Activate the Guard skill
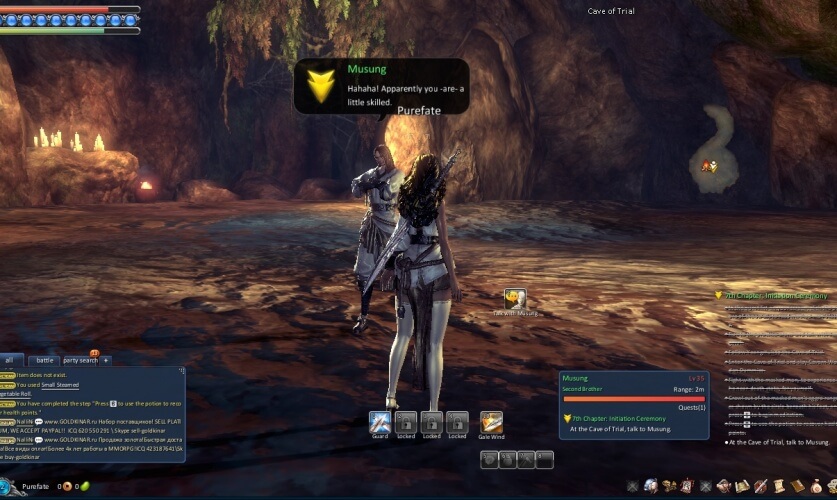 (379, 422)
